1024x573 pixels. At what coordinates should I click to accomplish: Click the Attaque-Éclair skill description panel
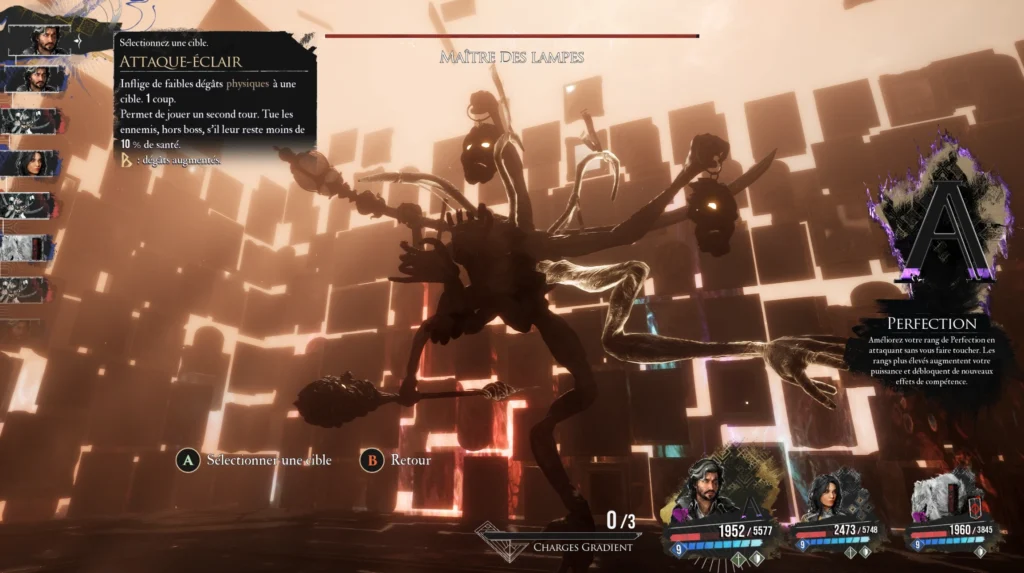tap(216, 102)
